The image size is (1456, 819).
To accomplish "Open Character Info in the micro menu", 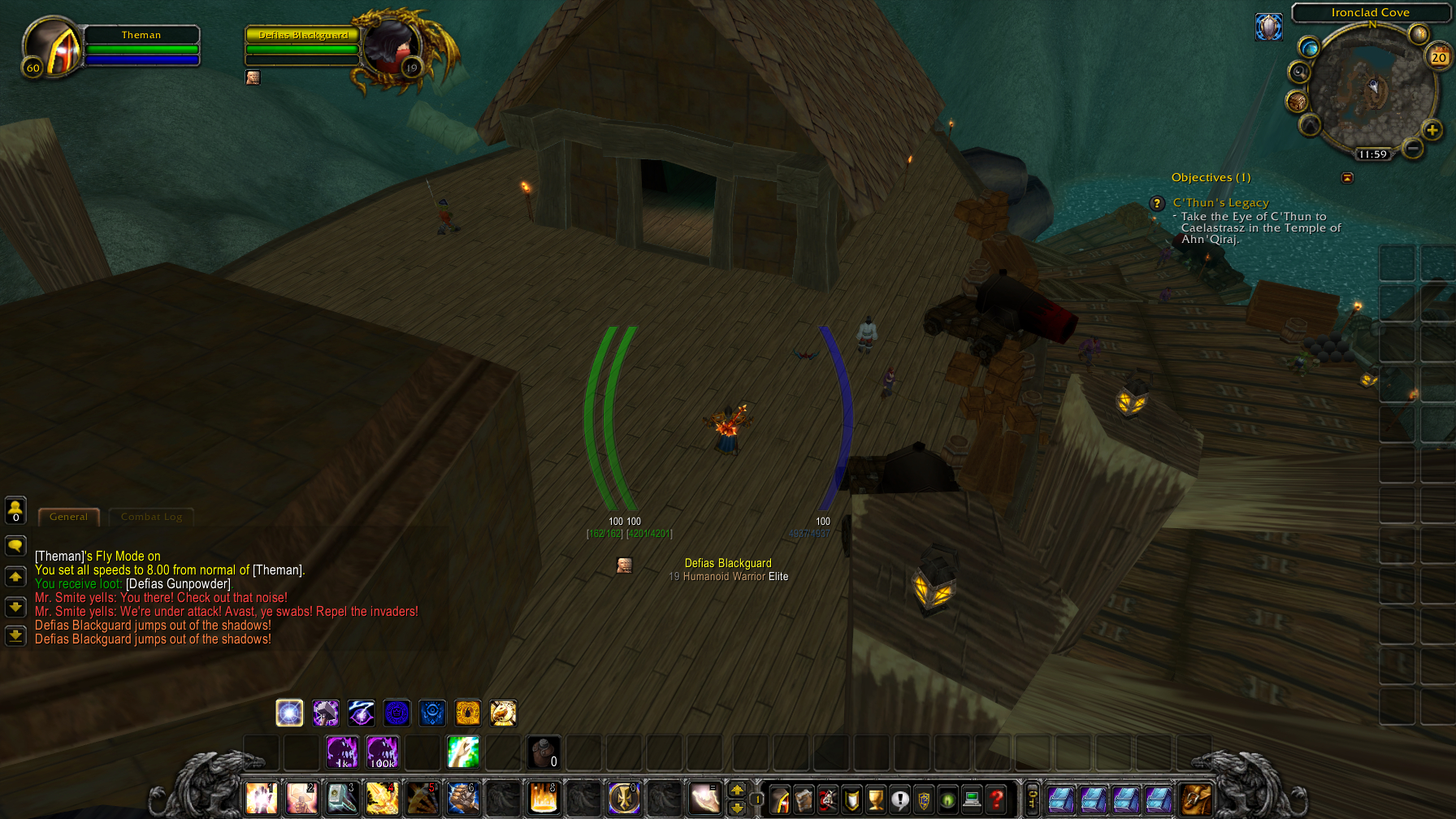I will click(x=780, y=799).
